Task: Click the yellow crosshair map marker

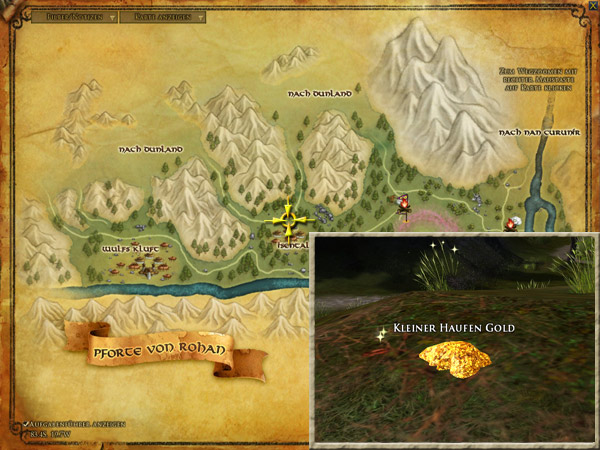Action: click(288, 219)
